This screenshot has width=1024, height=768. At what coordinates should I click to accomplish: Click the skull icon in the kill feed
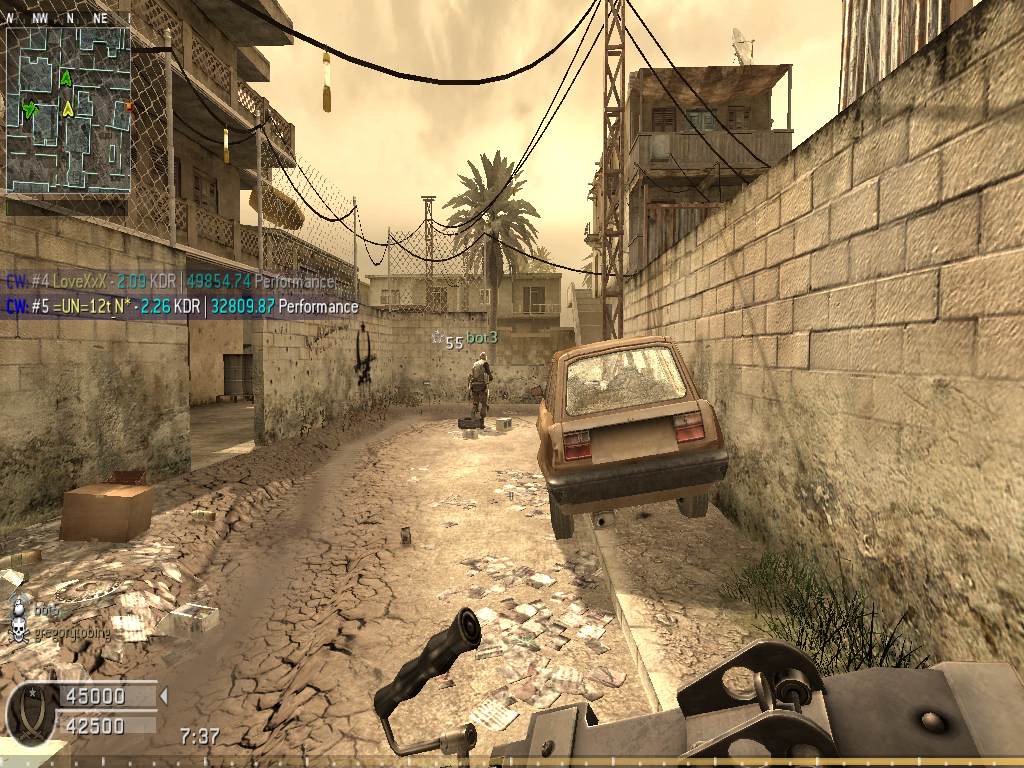[17, 632]
